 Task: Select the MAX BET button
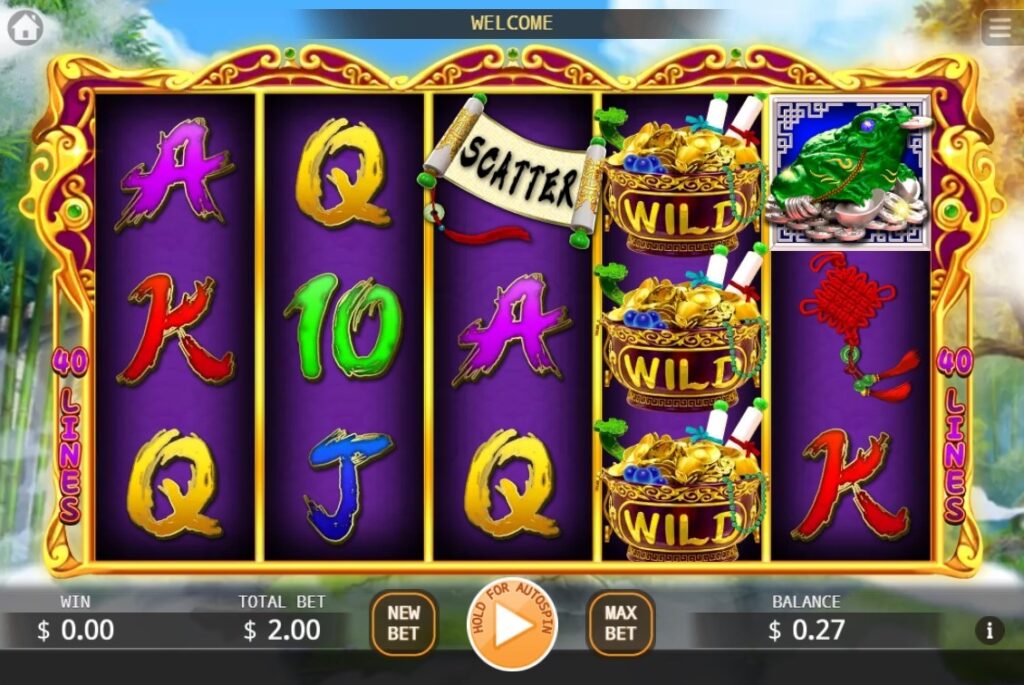click(x=620, y=623)
